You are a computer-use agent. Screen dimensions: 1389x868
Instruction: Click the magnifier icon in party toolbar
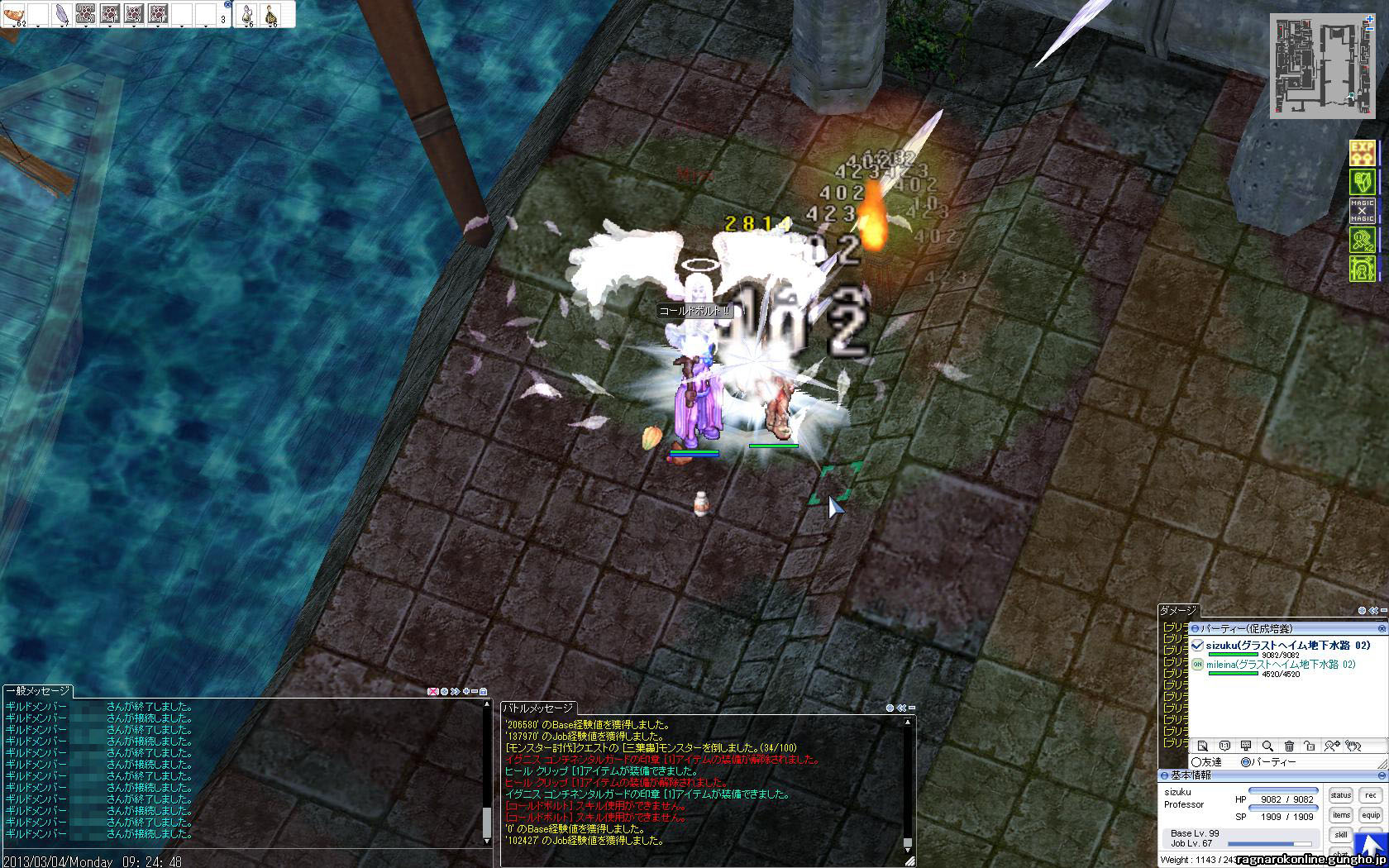click(x=1267, y=746)
